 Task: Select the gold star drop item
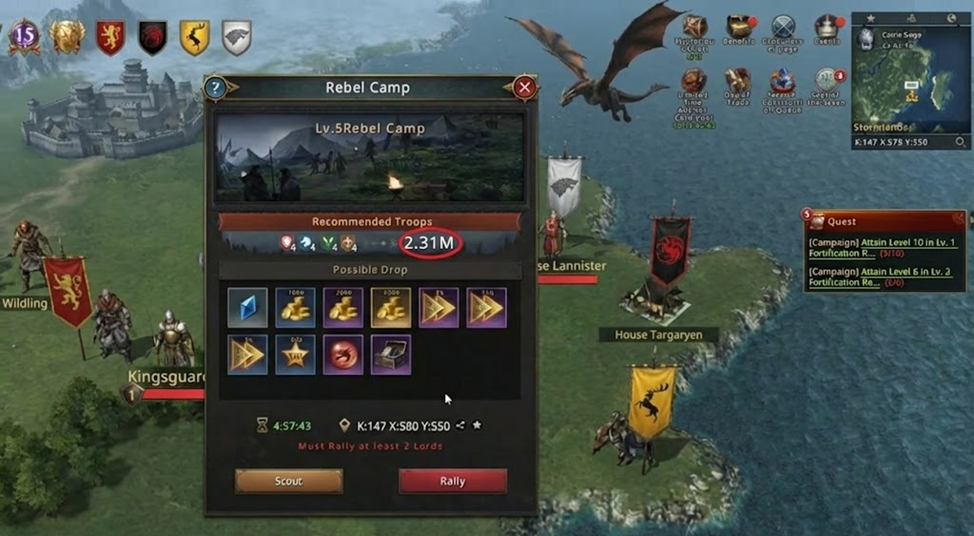click(295, 355)
